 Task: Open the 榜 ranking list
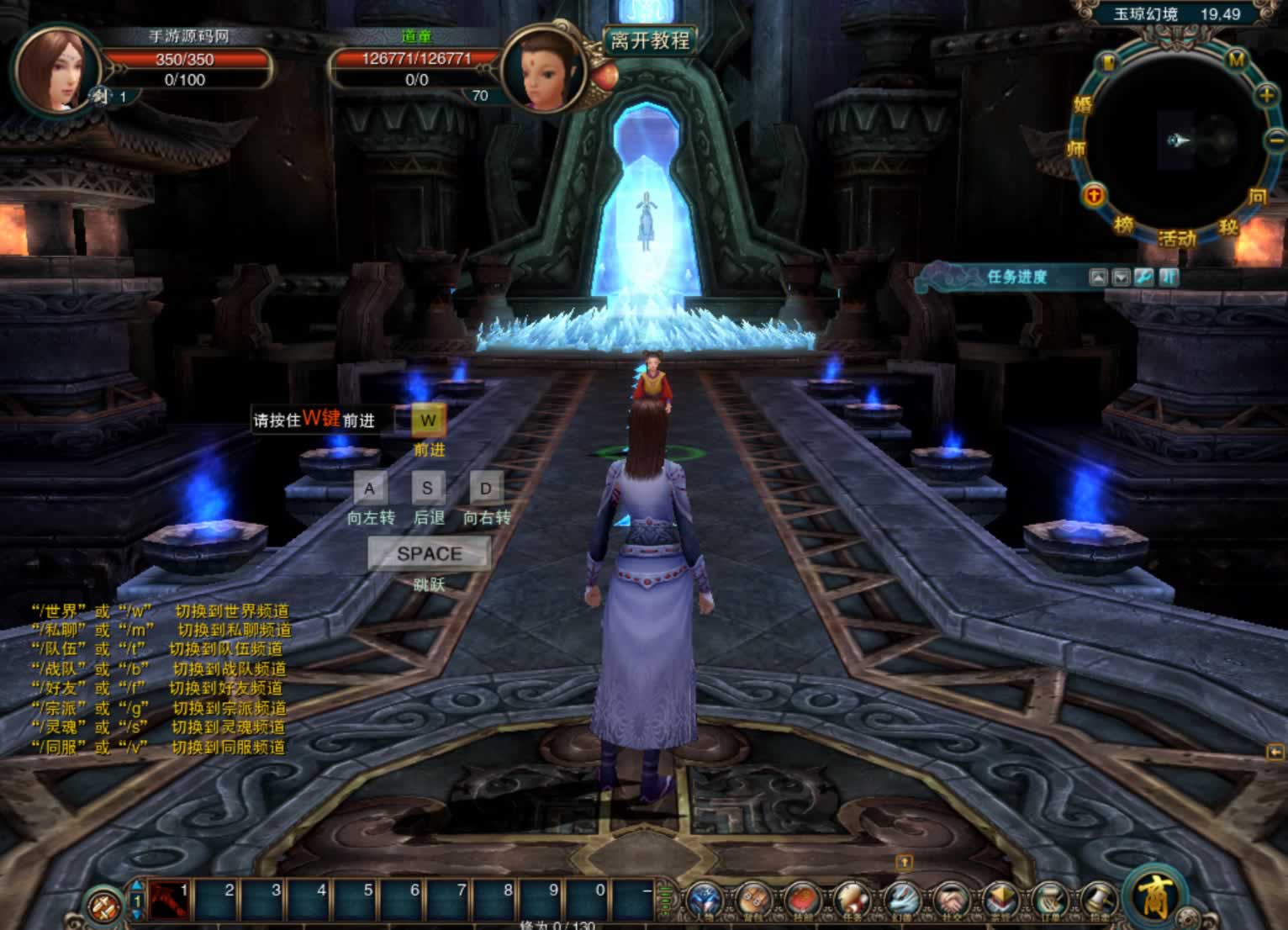pos(1124,225)
